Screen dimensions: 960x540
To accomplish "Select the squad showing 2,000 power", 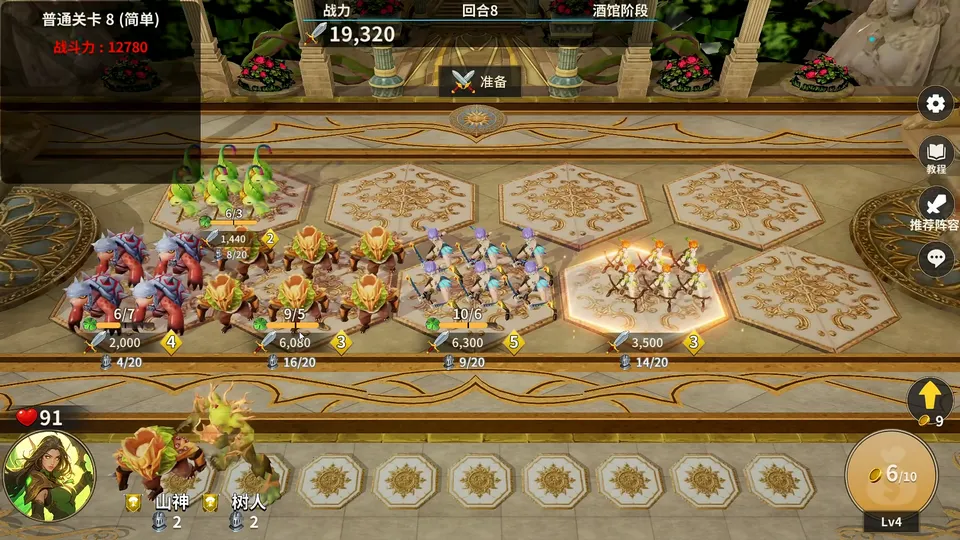I will [x=130, y=280].
